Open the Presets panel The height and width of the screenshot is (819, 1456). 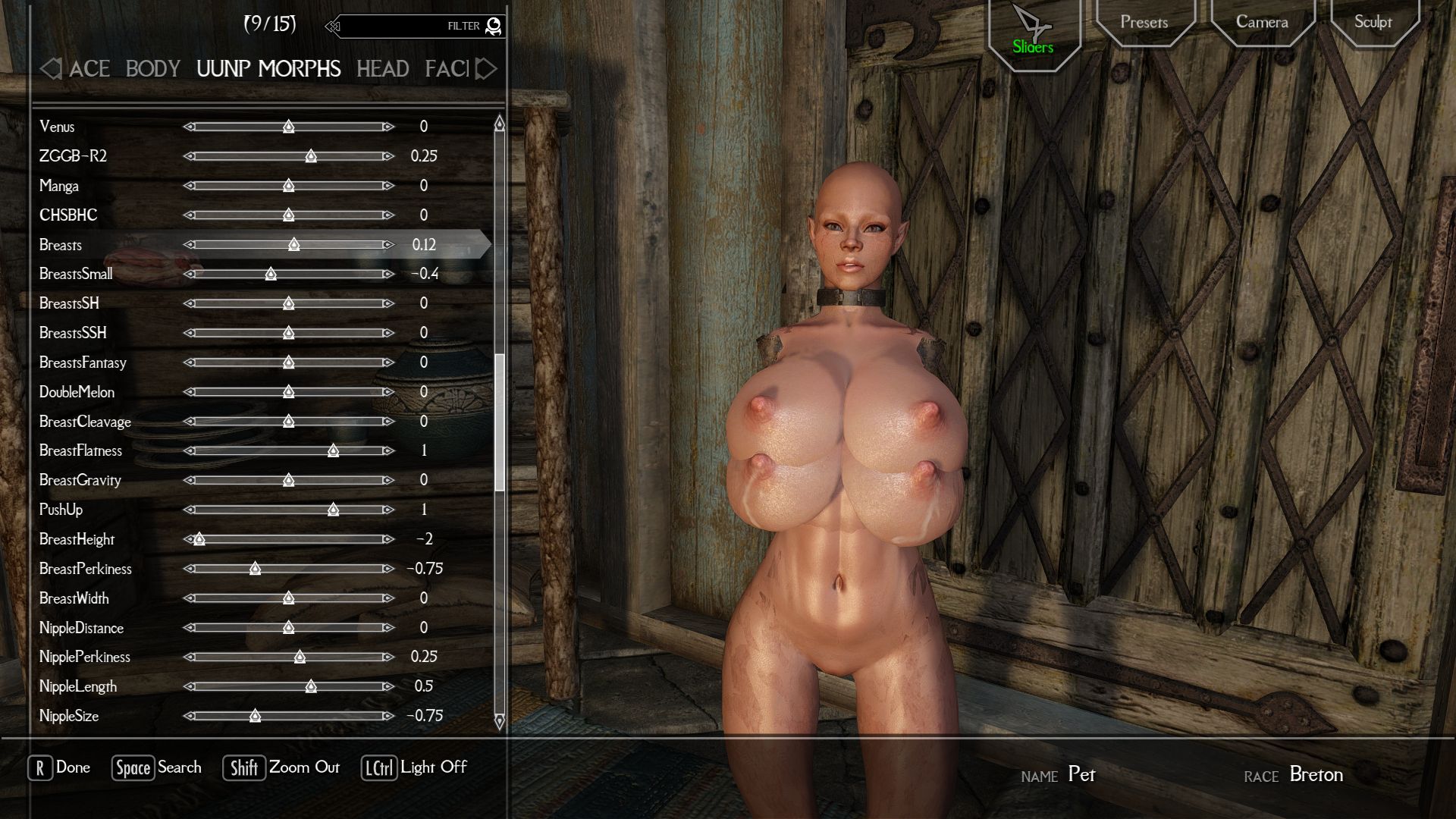click(1144, 22)
